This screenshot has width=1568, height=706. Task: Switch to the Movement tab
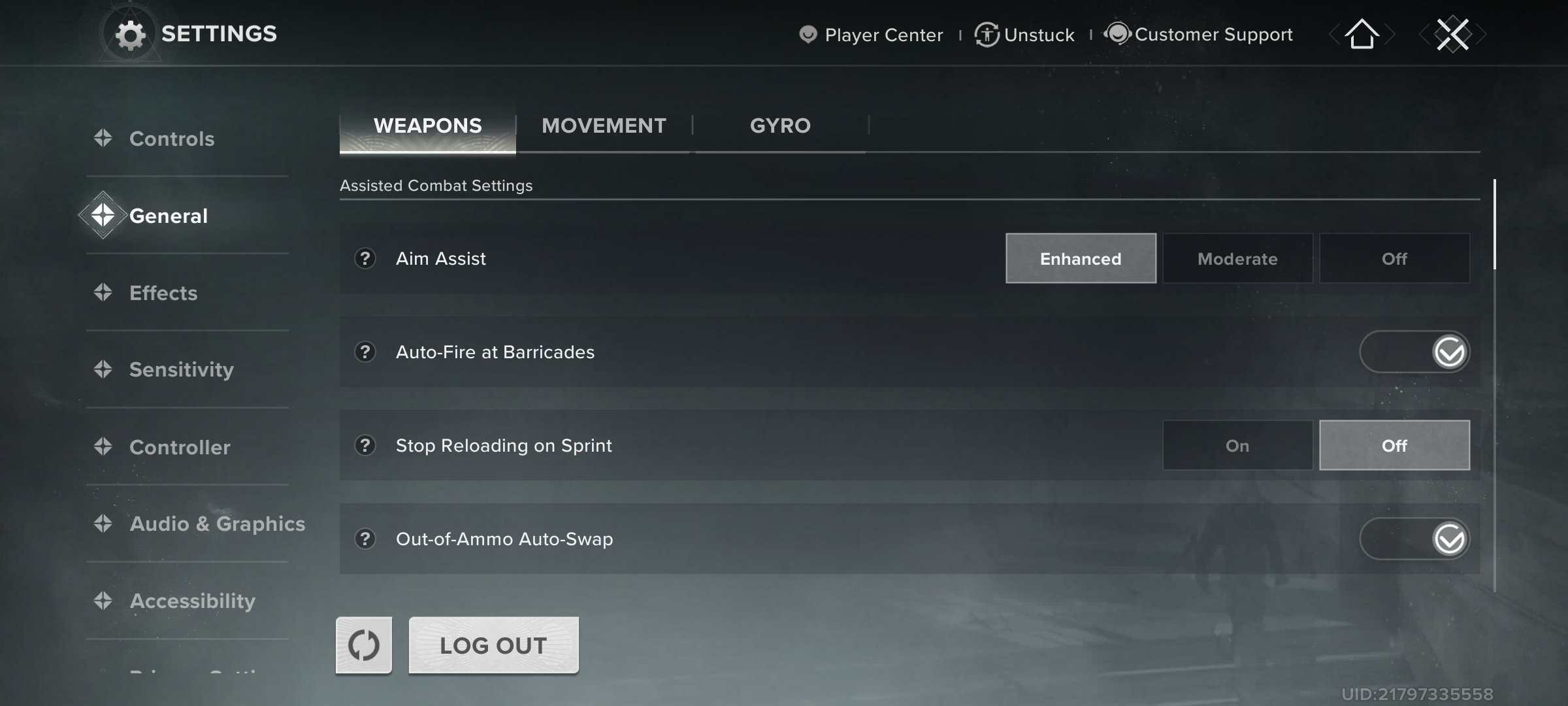click(604, 125)
